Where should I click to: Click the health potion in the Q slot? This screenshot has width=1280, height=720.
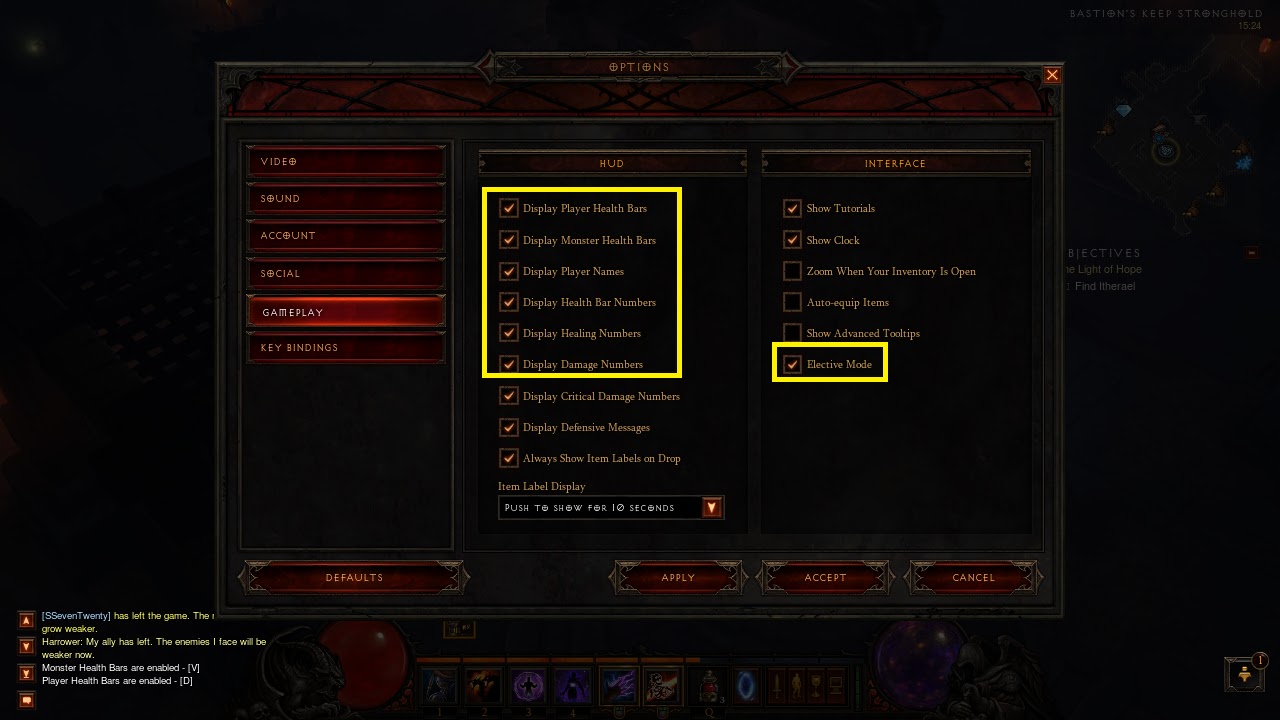click(x=709, y=684)
